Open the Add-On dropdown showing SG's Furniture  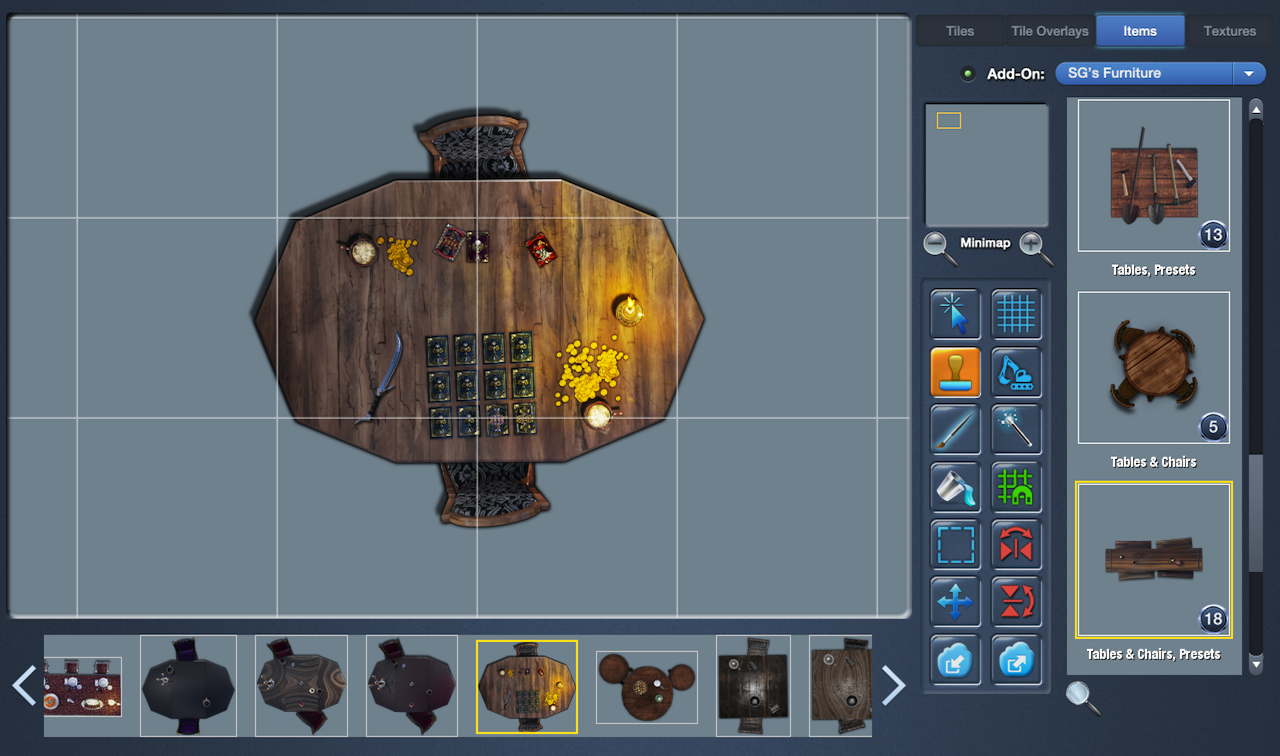pyautogui.click(x=1248, y=73)
